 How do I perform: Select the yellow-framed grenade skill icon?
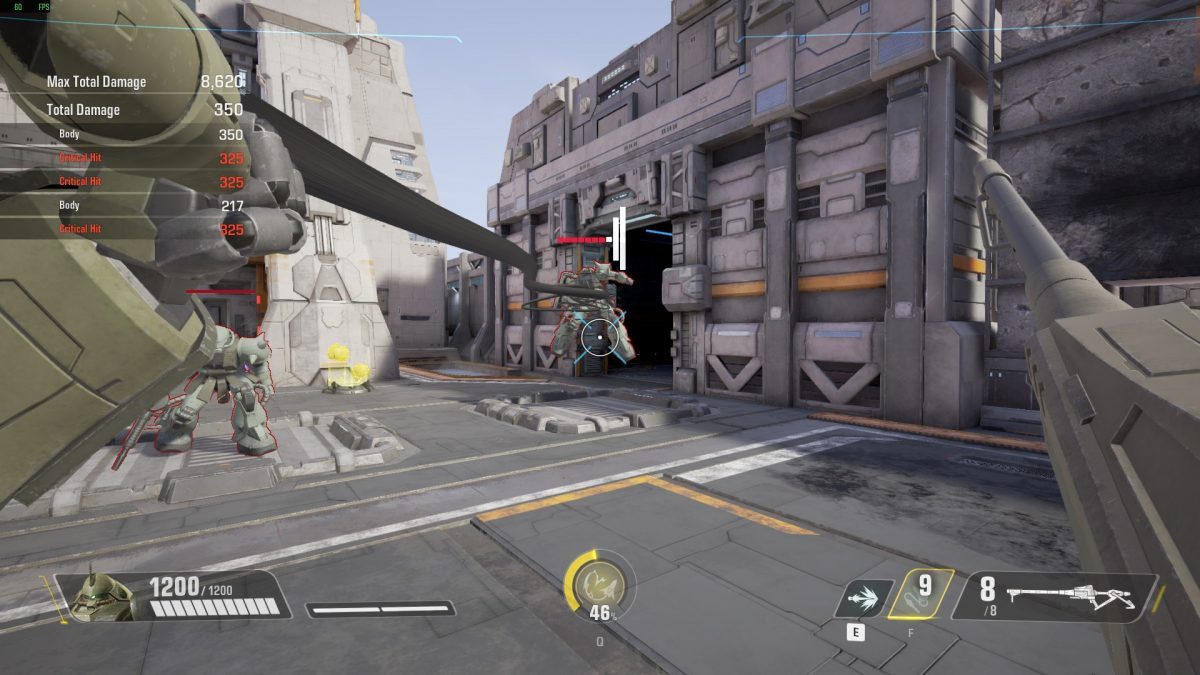tap(917, 594)
